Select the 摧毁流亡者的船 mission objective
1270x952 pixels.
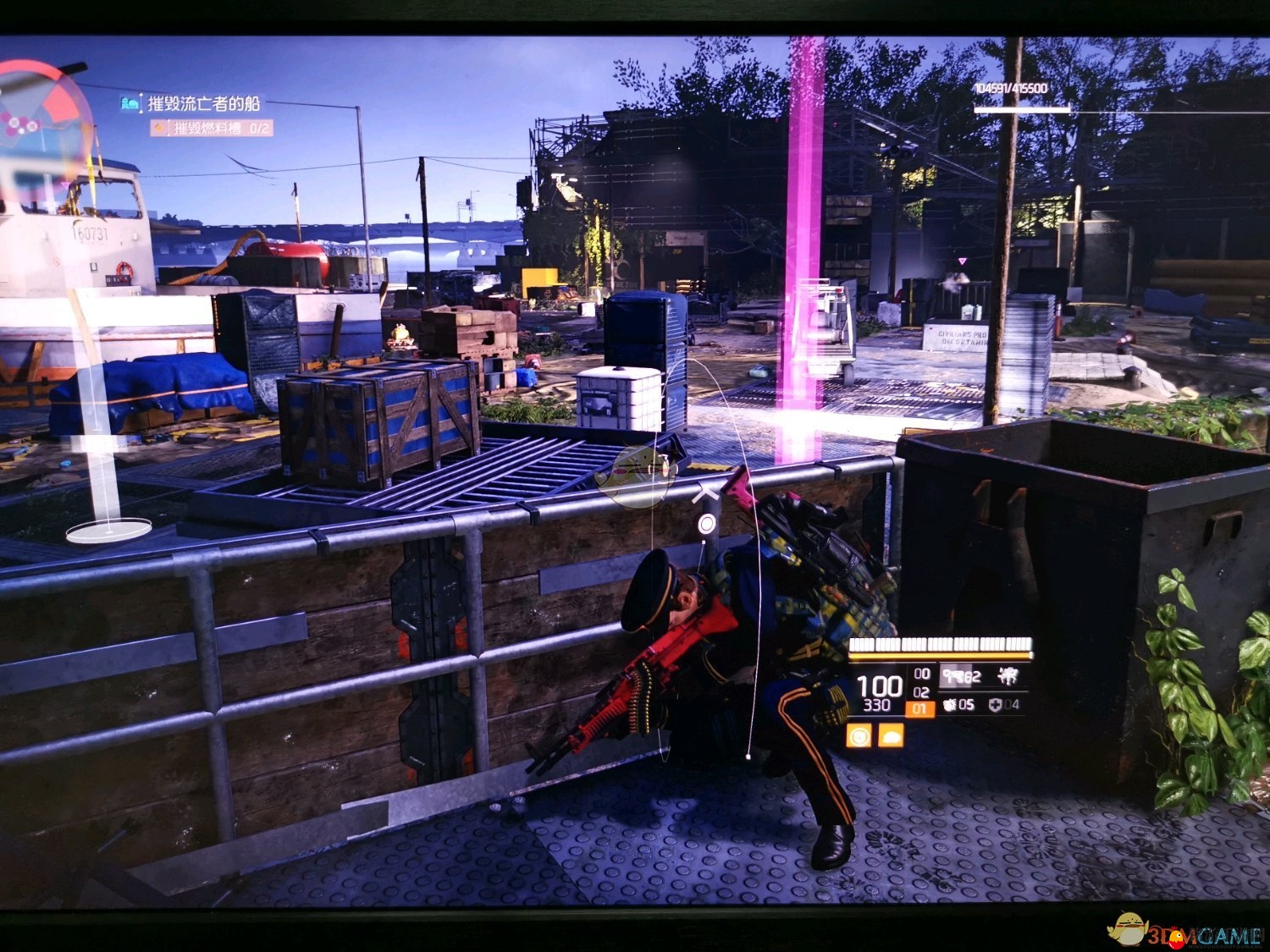203,104
